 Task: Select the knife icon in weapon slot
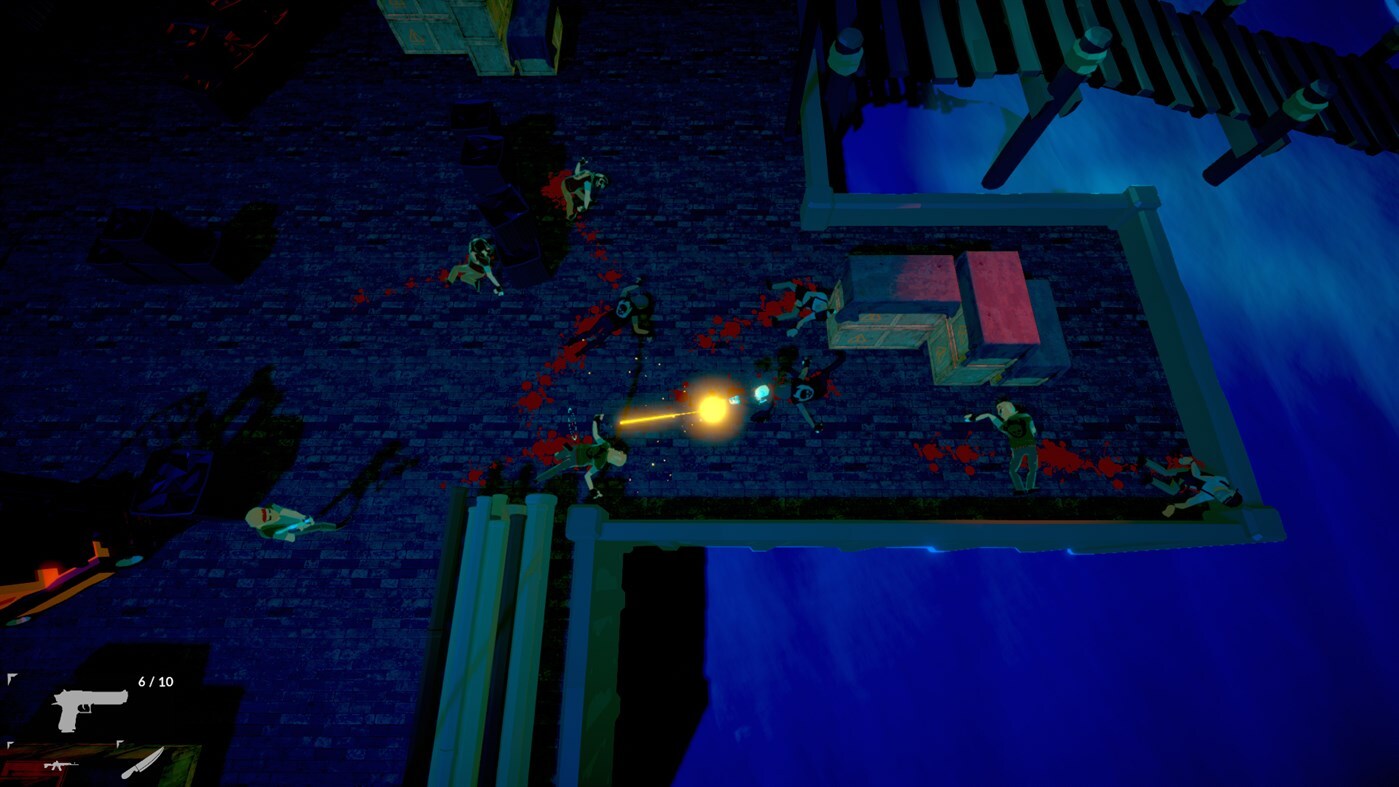pyautogui.click(x=143, y=762)
